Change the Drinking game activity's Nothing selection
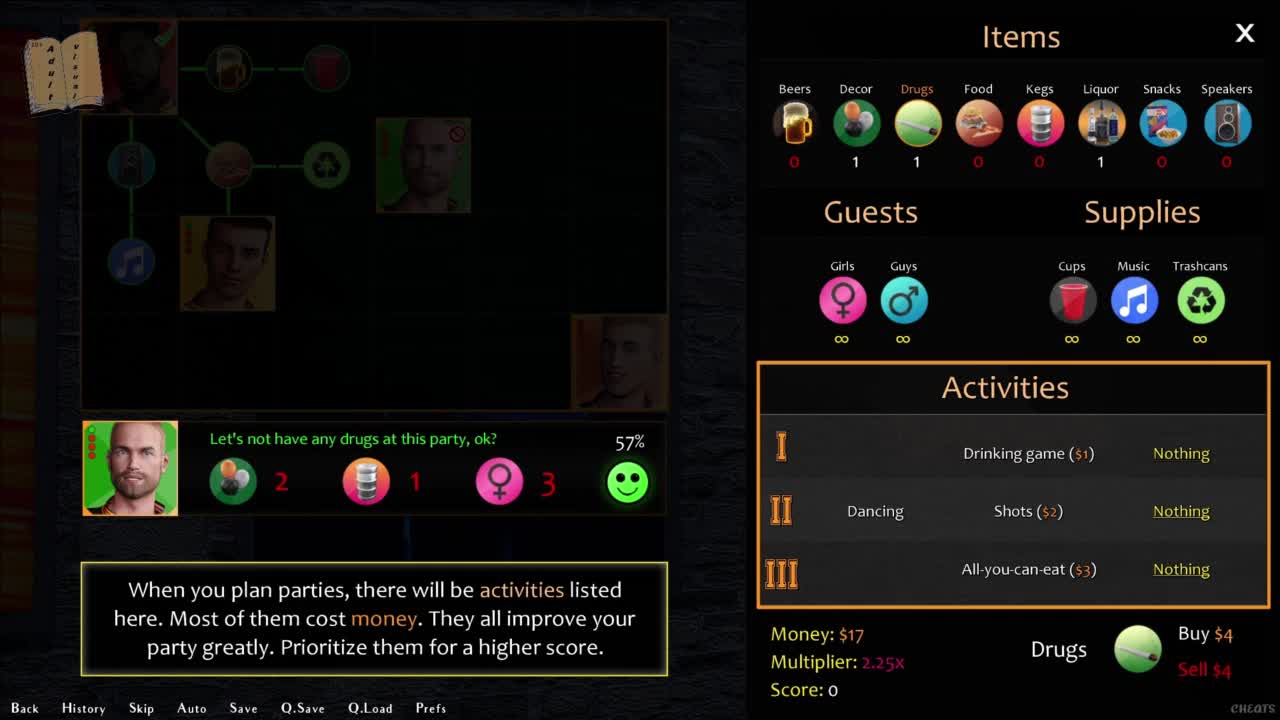1280x720 pixels. coord(1181,454)
